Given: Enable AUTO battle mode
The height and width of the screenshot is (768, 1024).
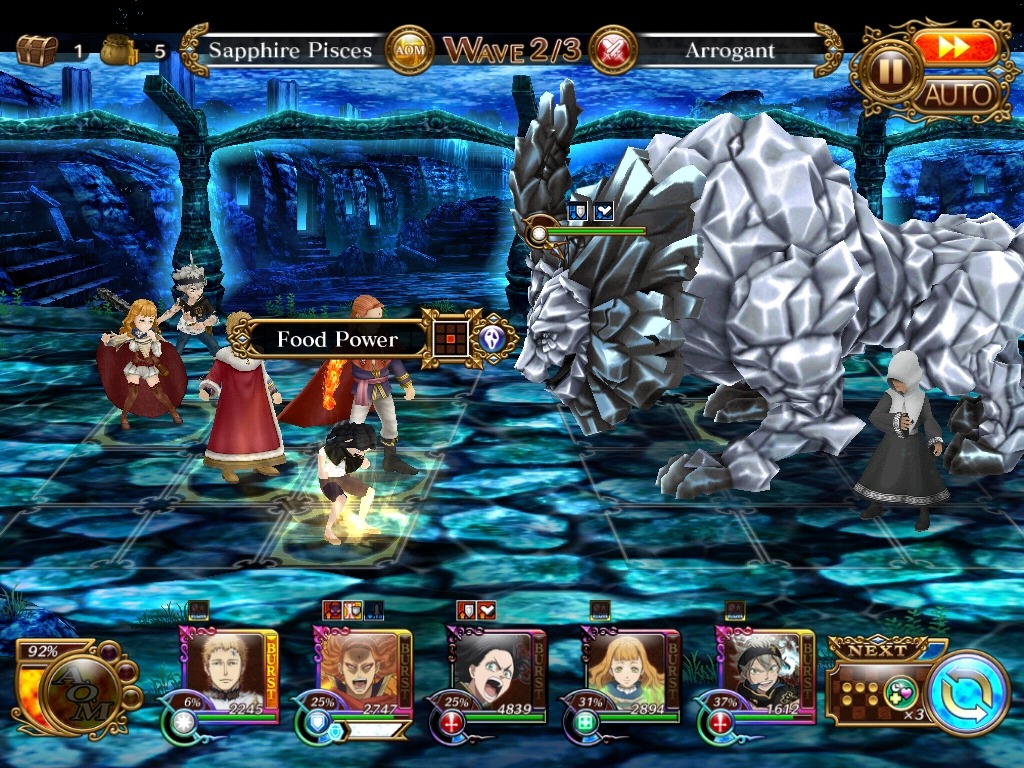Looking at the screenshot, I should click(x=958, y=96).
